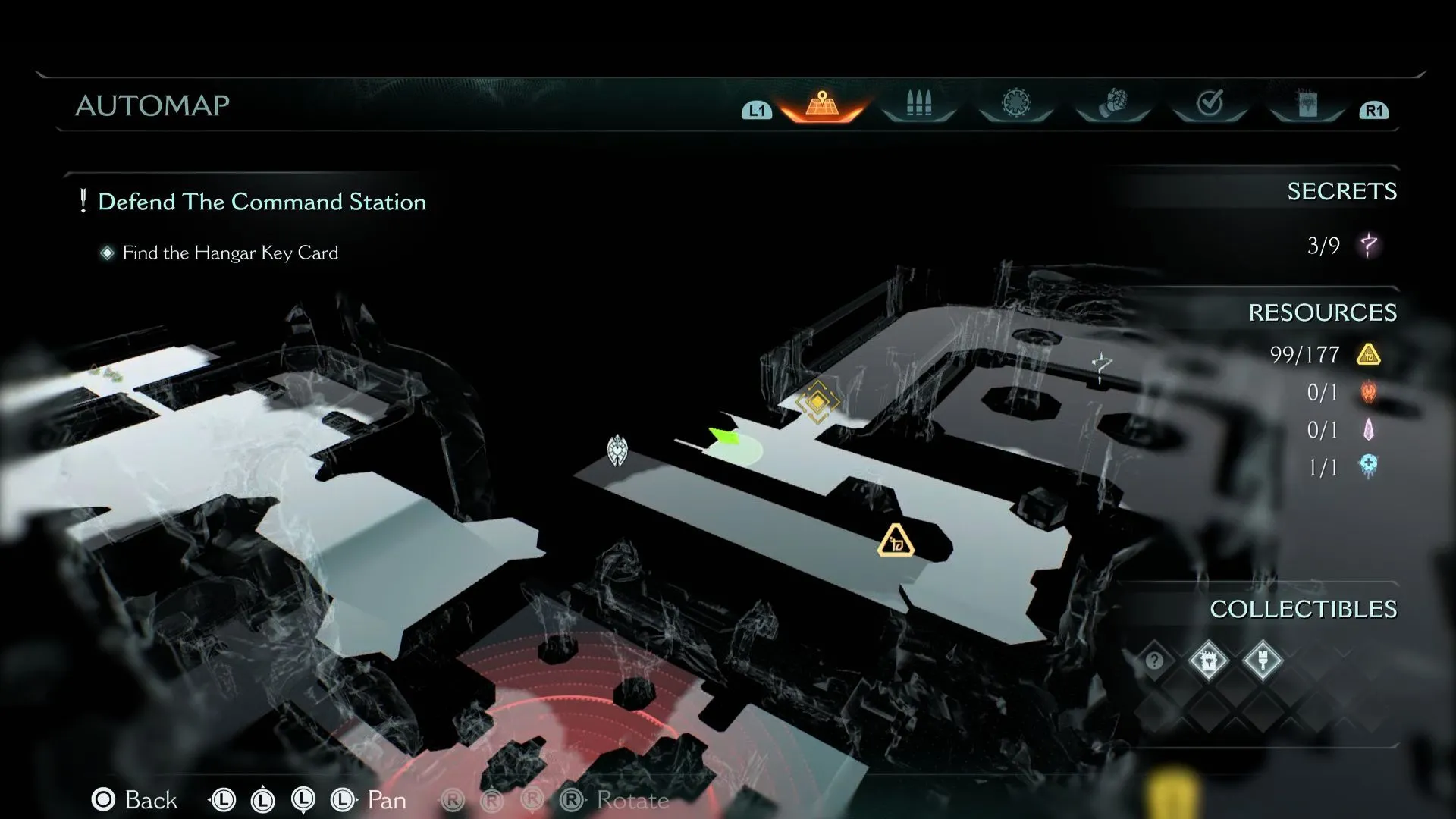The image size is (1456, 819).
Task: Select the Defend The Command Station mission title
Action: [x=262, y=202]
